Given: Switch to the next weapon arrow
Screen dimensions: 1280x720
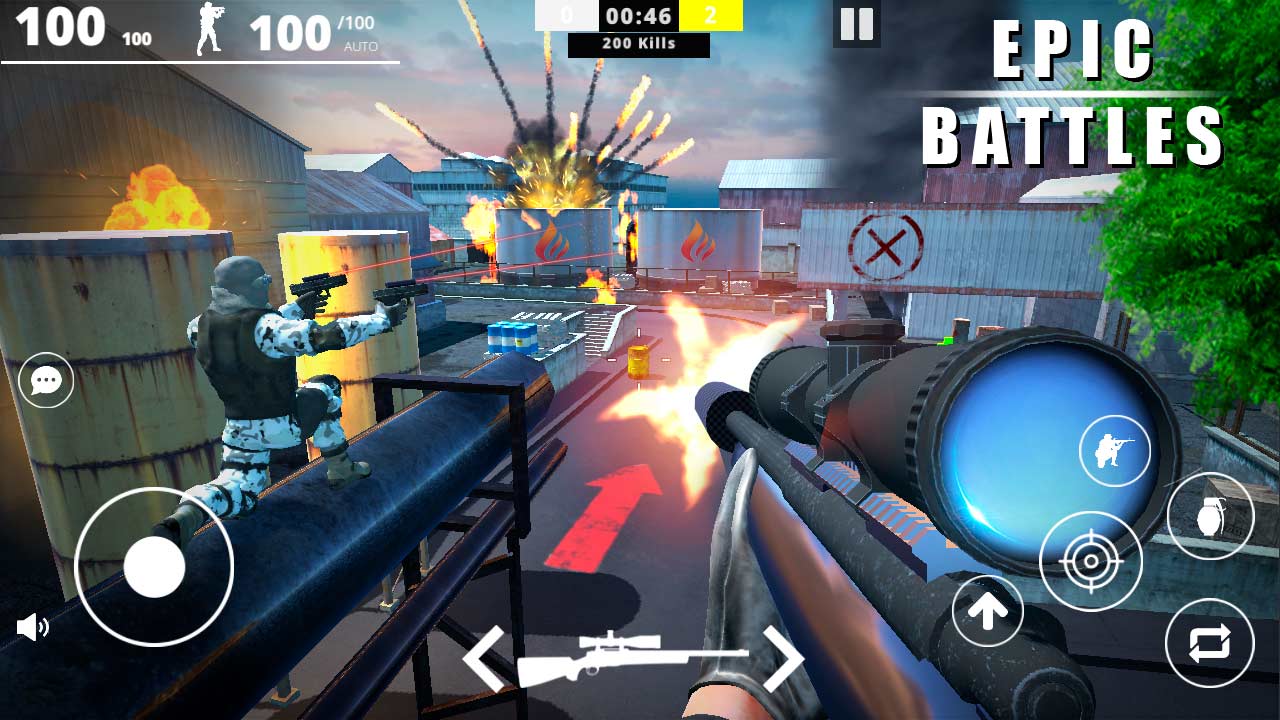Looking at the screenshot, I should click(782, 657).
